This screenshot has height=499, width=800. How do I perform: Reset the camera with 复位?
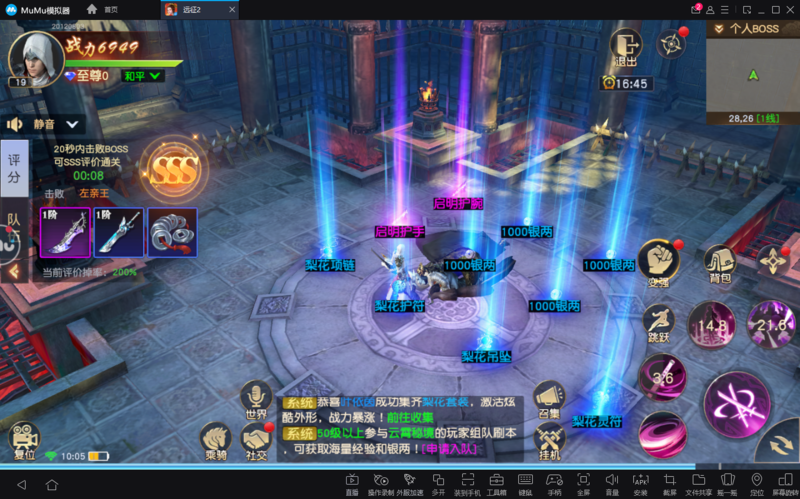point(23,440)
